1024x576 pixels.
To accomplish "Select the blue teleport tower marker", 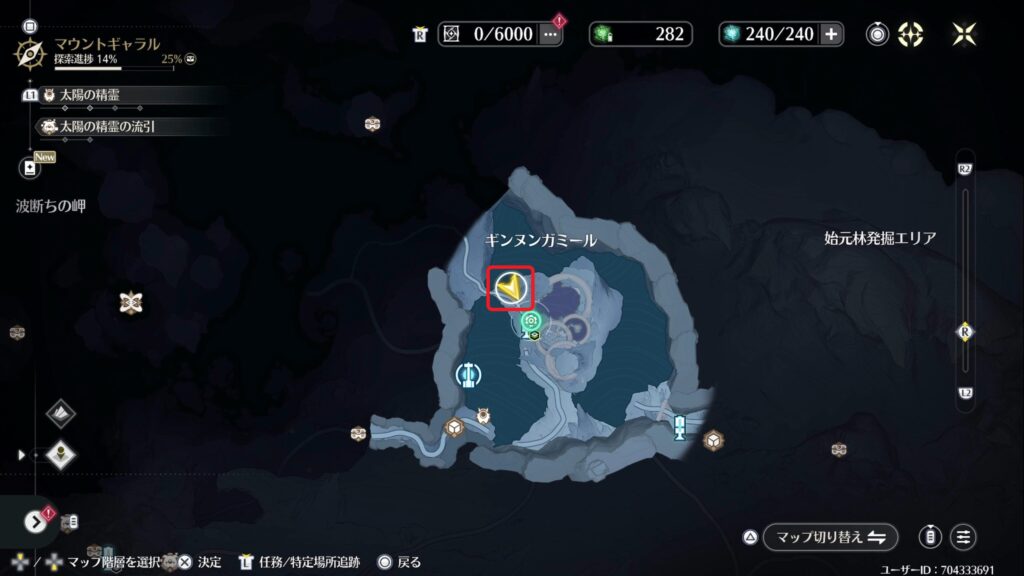I will pyautogui.click(x=680, y=428).
